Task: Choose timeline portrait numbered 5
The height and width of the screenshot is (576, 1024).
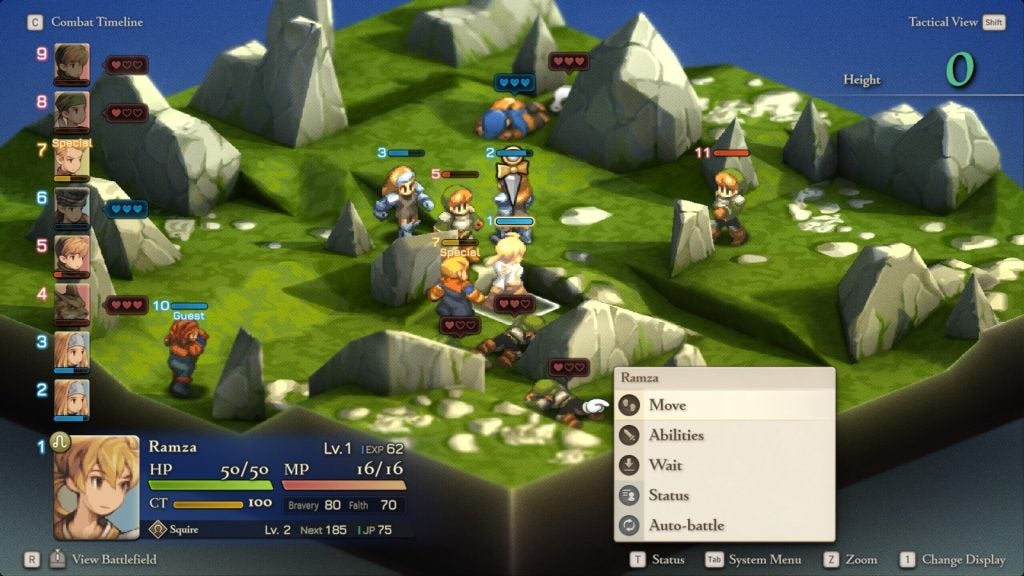Action: pyautogui.click(x=72, y=253)
